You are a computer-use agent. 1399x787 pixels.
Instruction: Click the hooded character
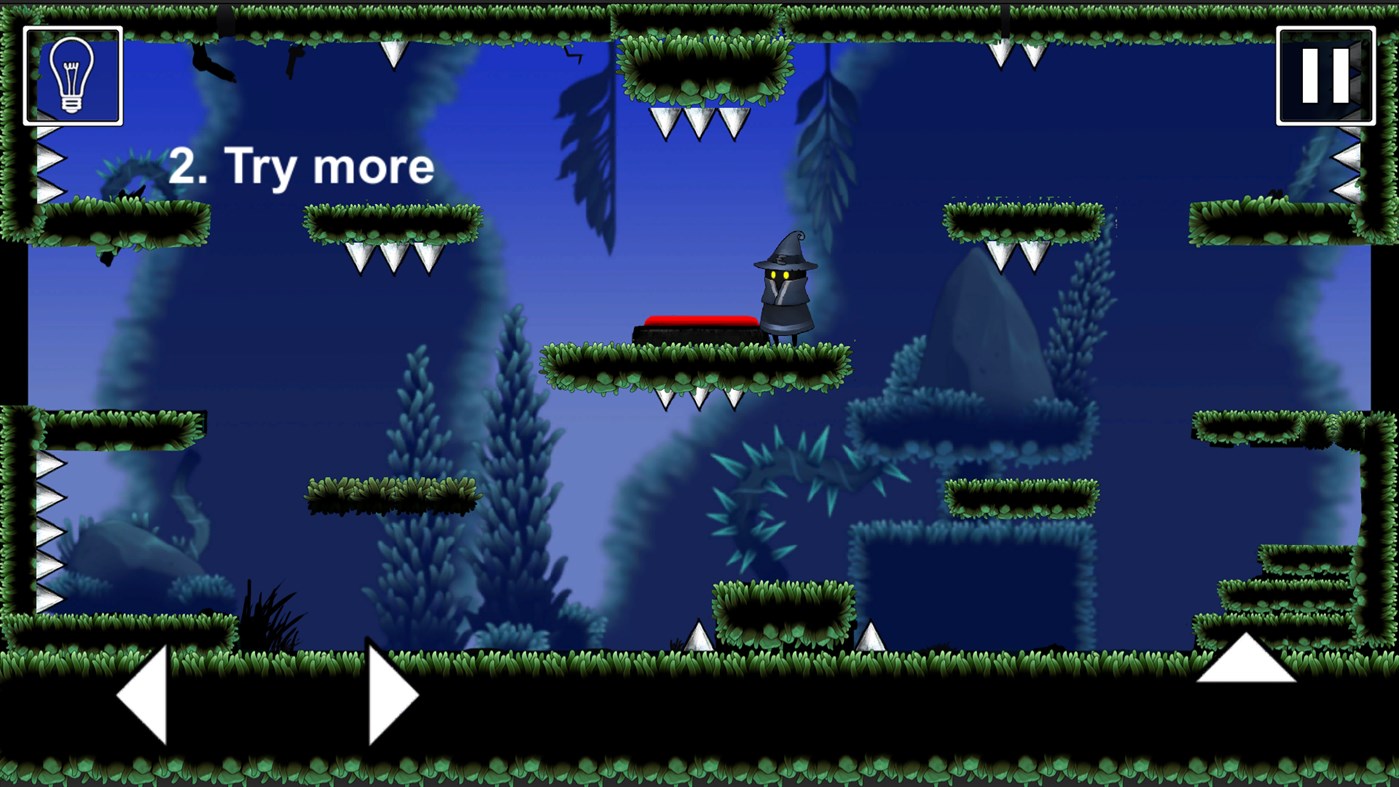point(785,290)
